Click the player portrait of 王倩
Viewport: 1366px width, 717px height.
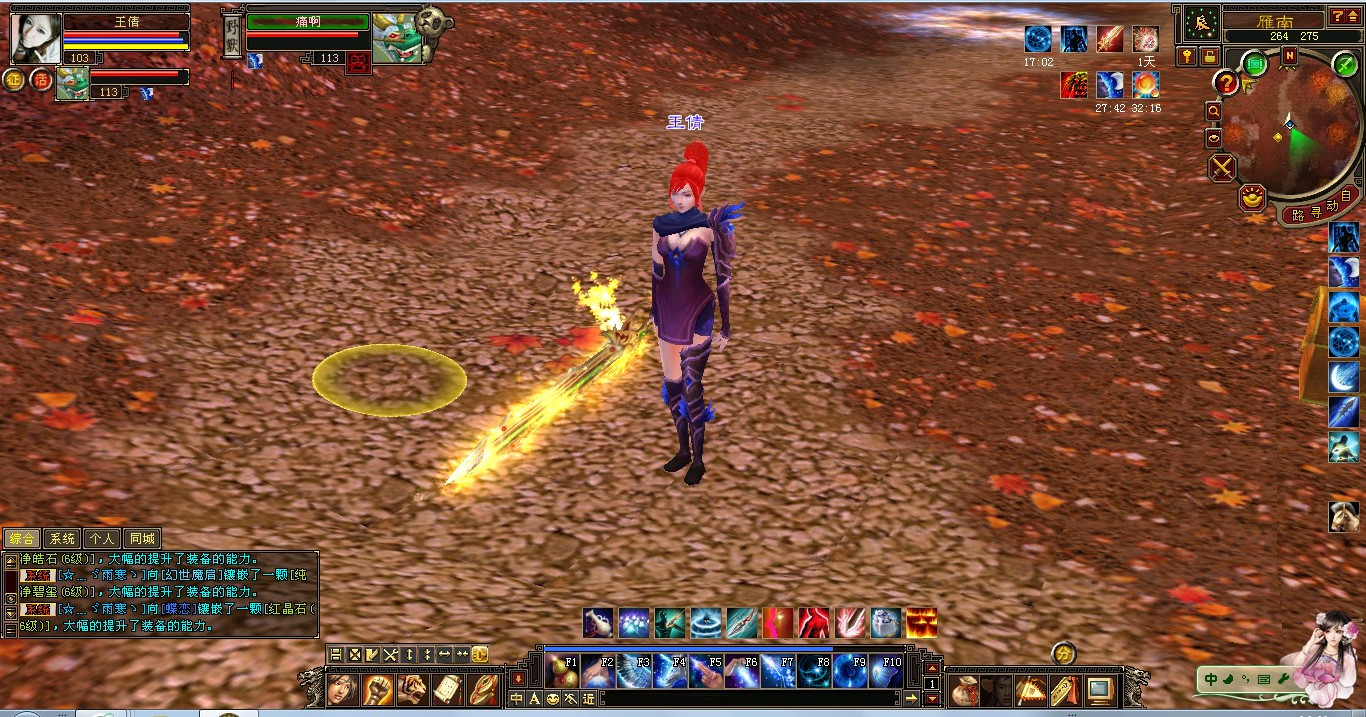(36, 39)
